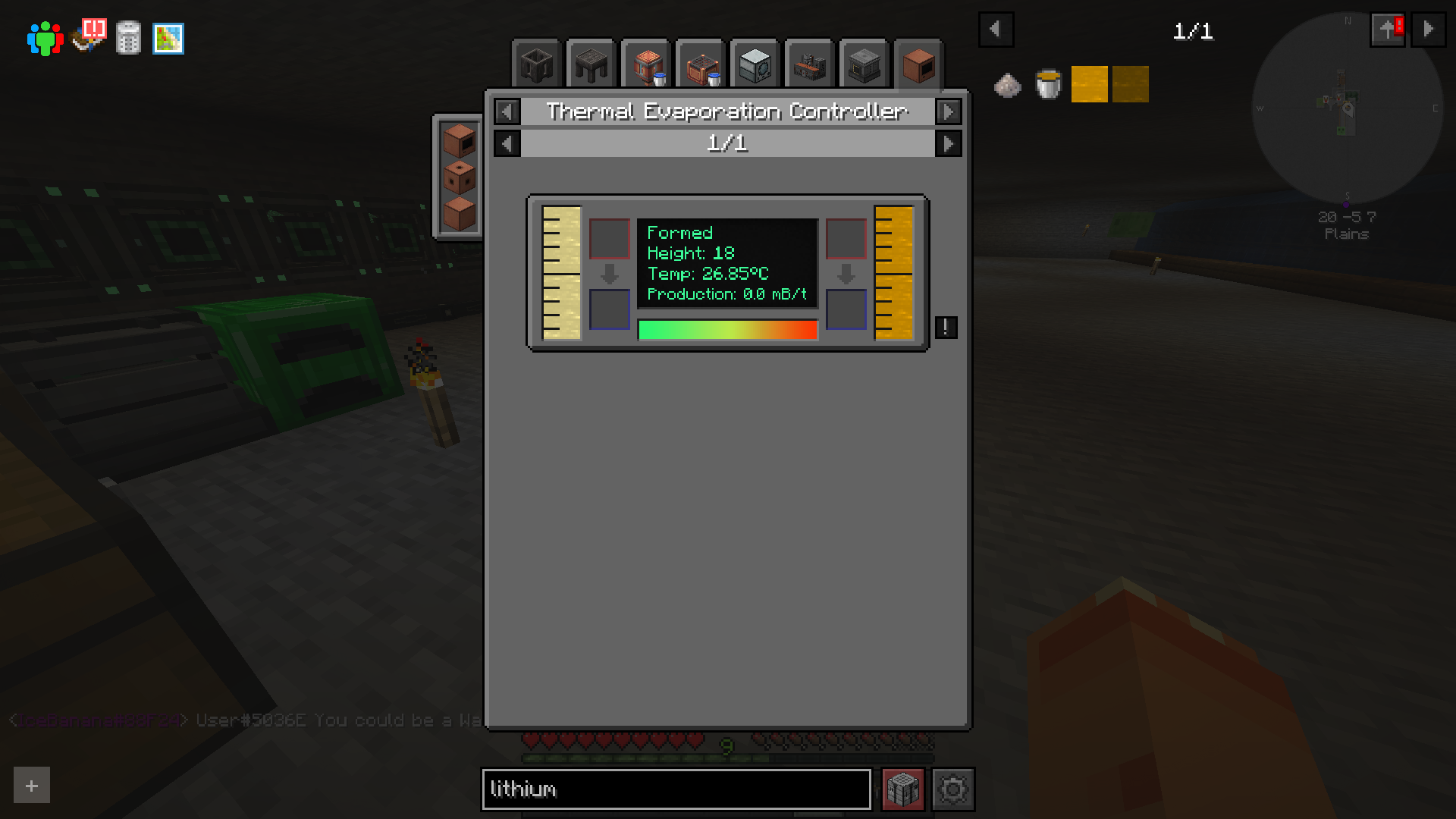Image resolution: width=1456 pixels, height=819 pixels.
Task: Click the Thermal Evaporation Controller catalyst block
Action: [918, 64]
